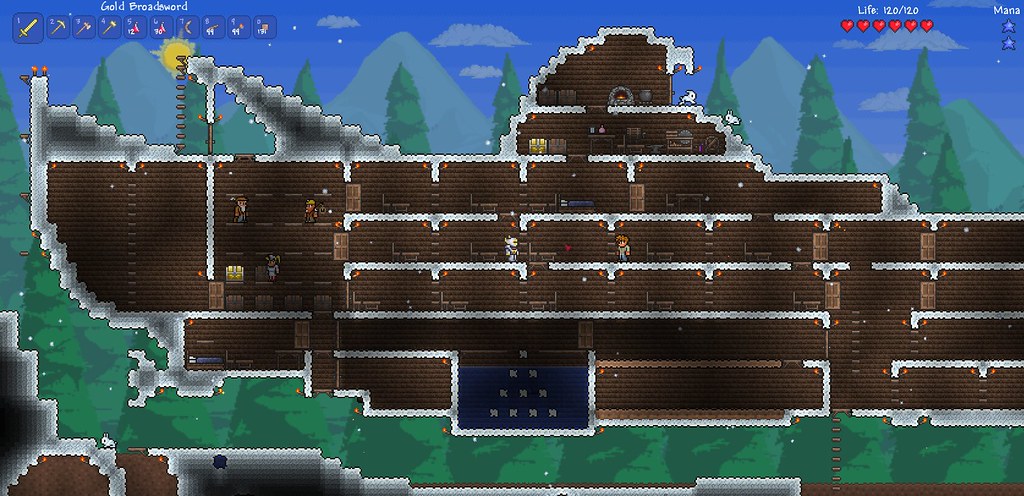Select the torch stack in slot 9
This screenshot has width=1024, height=496.
237,28
